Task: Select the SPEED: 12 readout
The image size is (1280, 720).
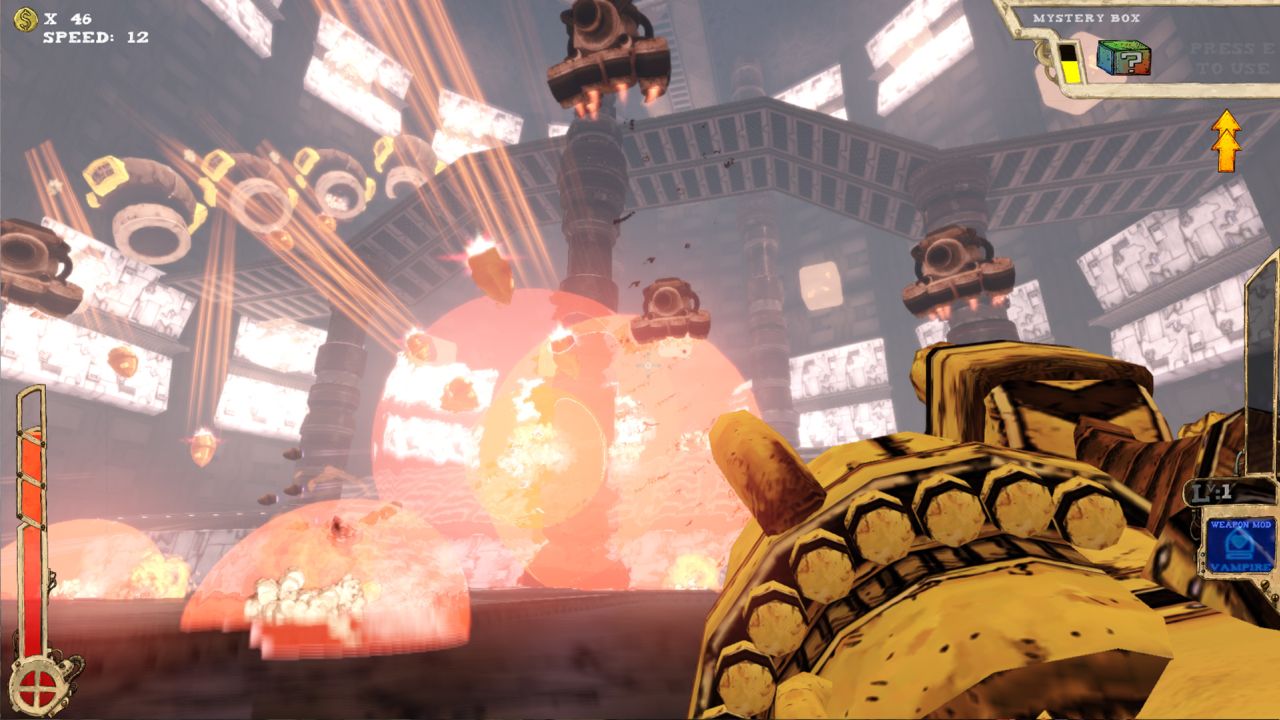Action: (x=95, y=38)
